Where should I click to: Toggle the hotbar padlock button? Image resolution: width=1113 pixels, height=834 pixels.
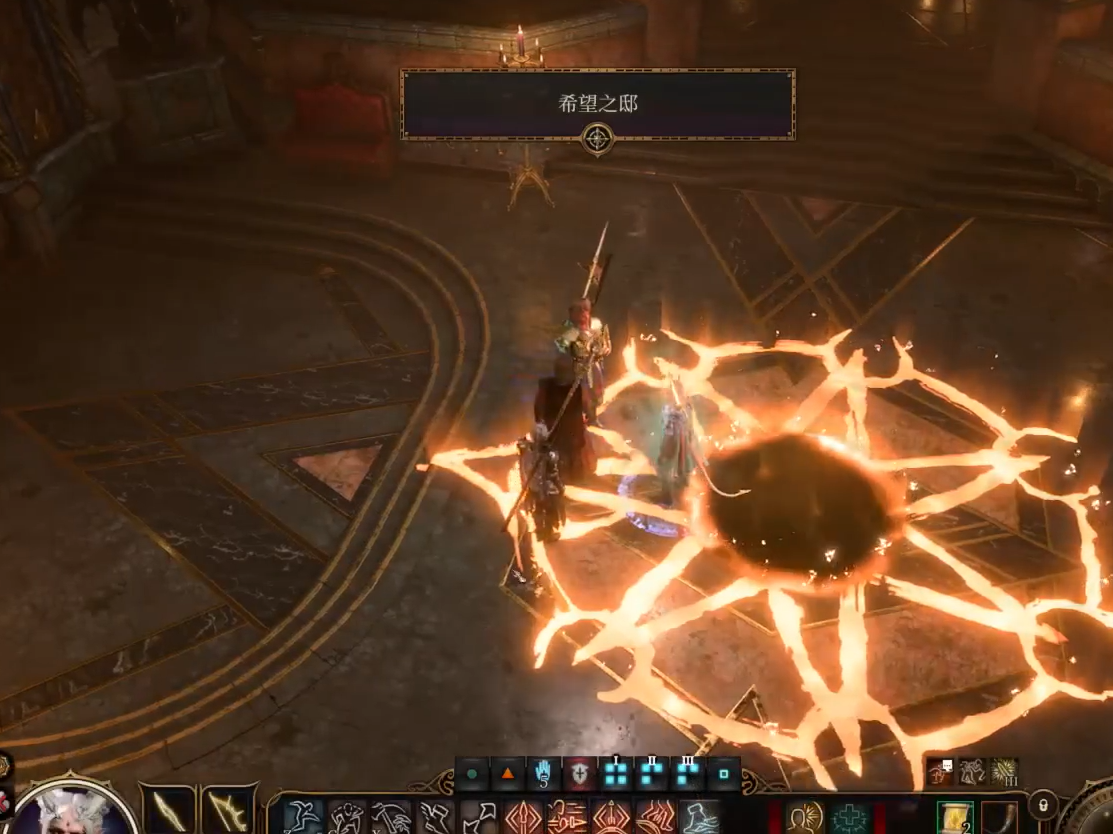point(1042,803)
